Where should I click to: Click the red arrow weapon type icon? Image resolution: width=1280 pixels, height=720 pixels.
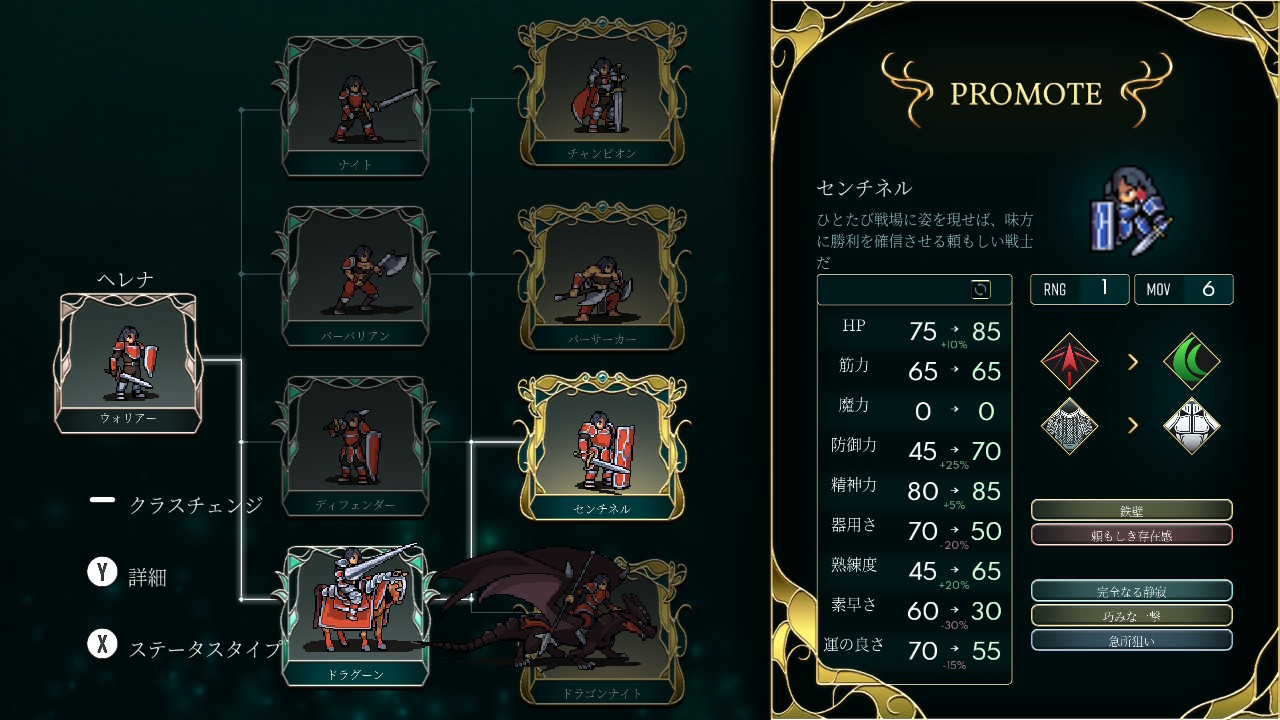point(1069,361)
